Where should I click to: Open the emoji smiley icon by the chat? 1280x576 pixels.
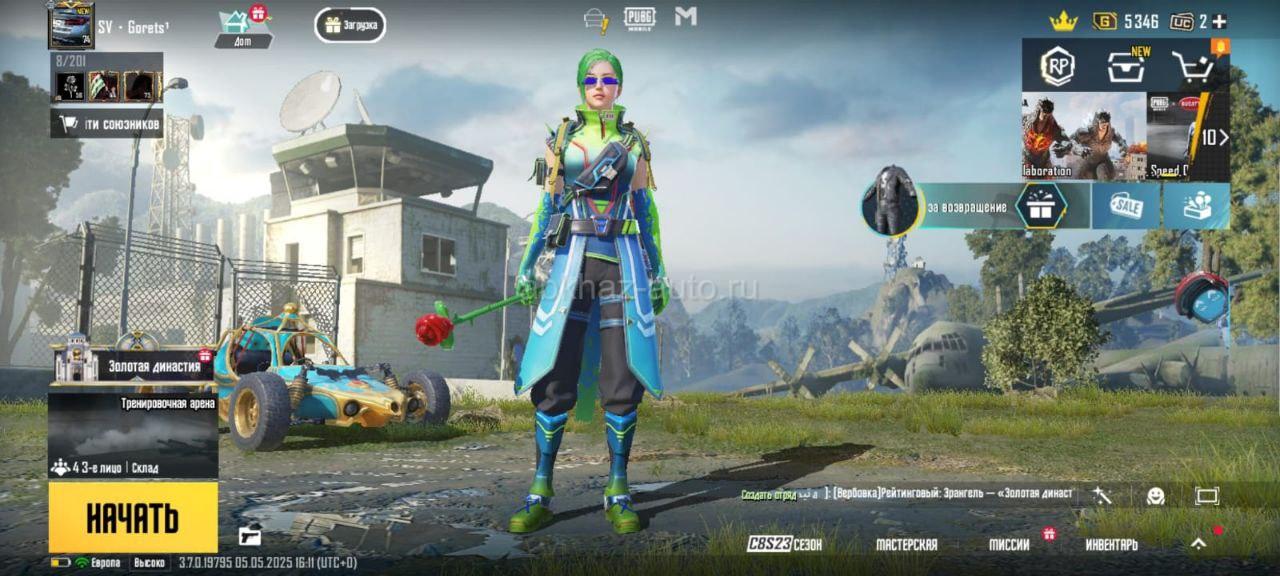pyautogui.click(x=1155, y=495)
